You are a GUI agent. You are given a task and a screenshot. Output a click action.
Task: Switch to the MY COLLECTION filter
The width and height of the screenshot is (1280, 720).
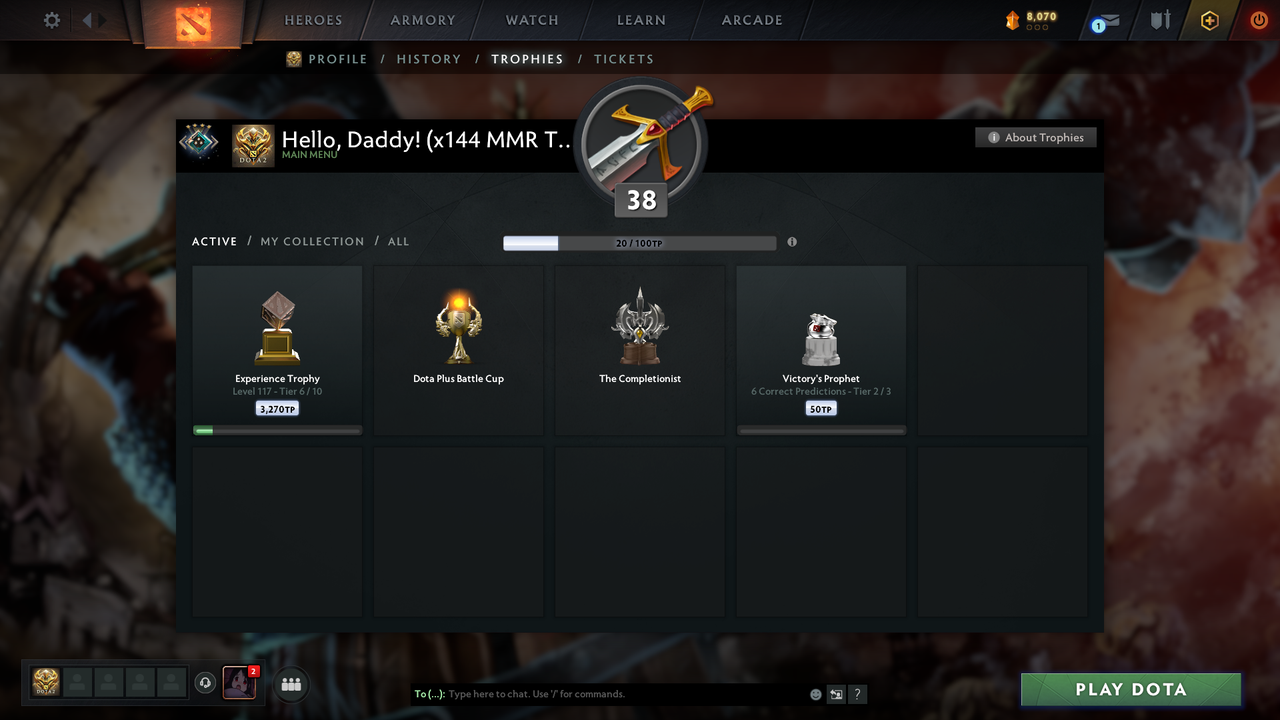tap(312, 241)
